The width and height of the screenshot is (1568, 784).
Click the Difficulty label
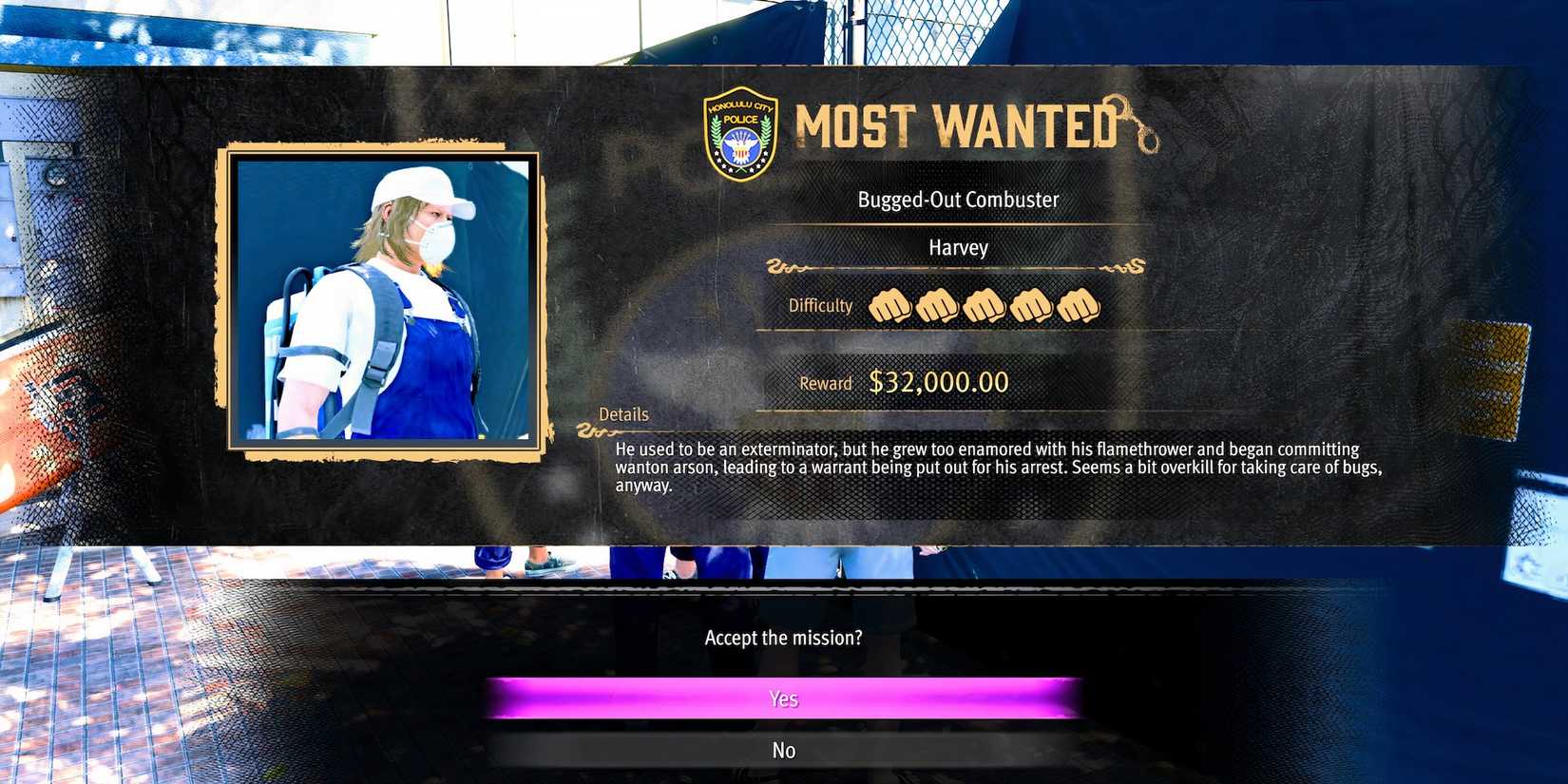click(x=818, y=306)
